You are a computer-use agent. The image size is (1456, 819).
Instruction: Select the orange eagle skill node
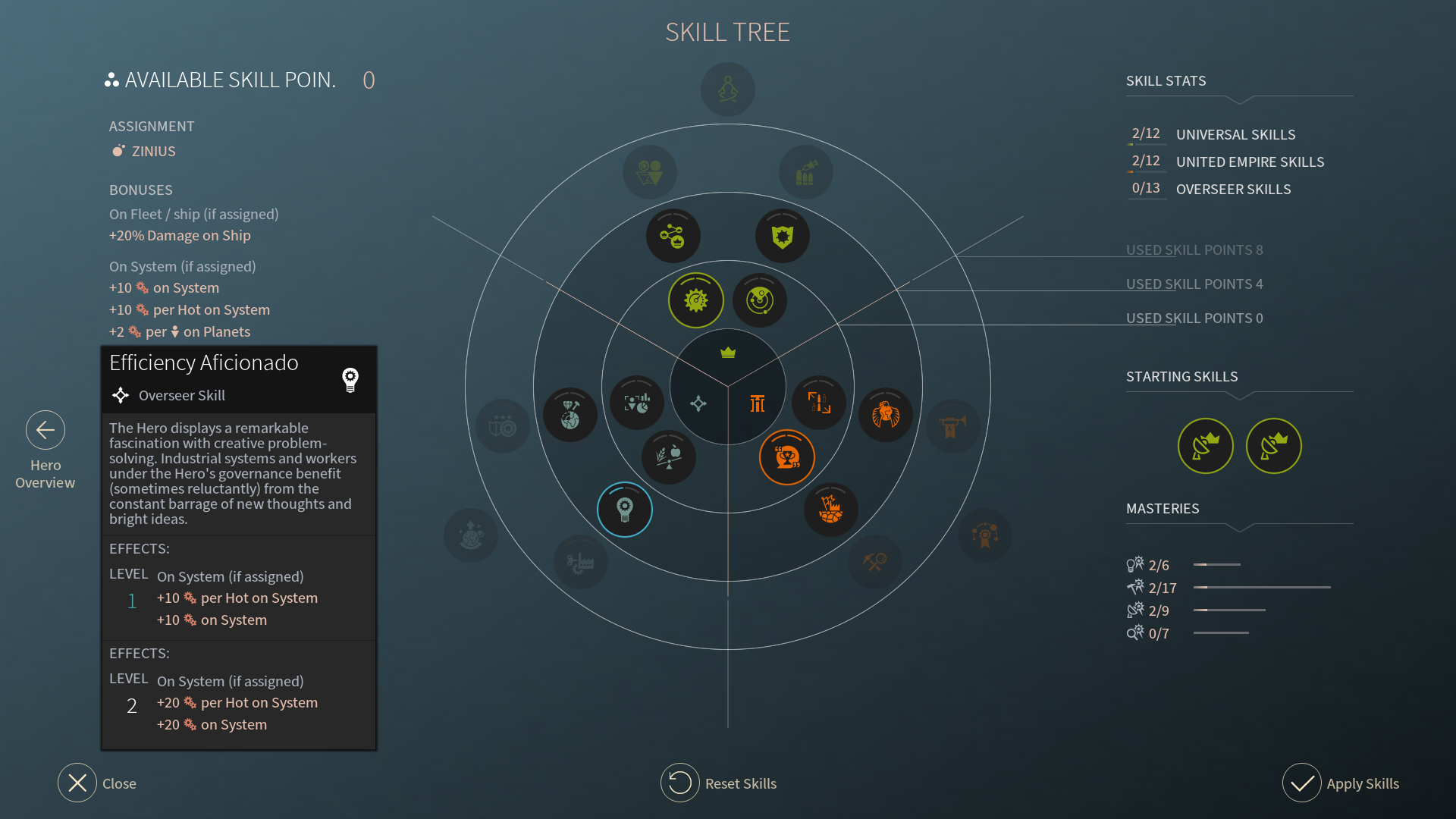886,415
